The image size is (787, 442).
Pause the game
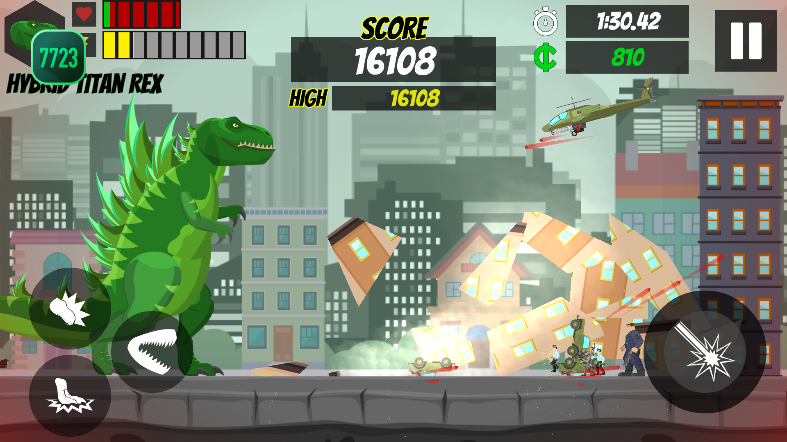(746, 41)
